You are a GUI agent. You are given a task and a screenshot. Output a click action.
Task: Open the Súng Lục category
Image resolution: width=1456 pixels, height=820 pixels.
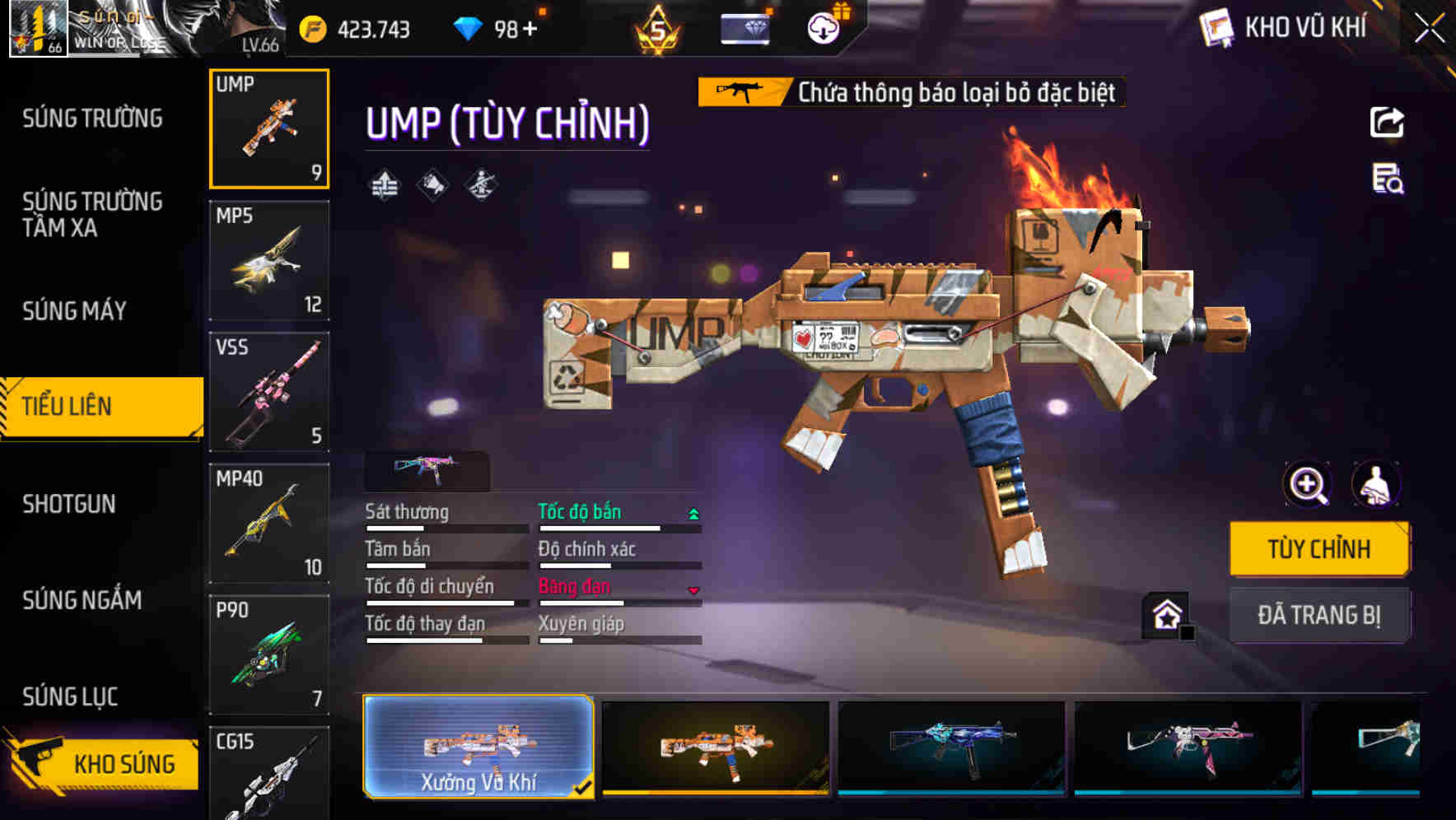click(x=70, y=697)
